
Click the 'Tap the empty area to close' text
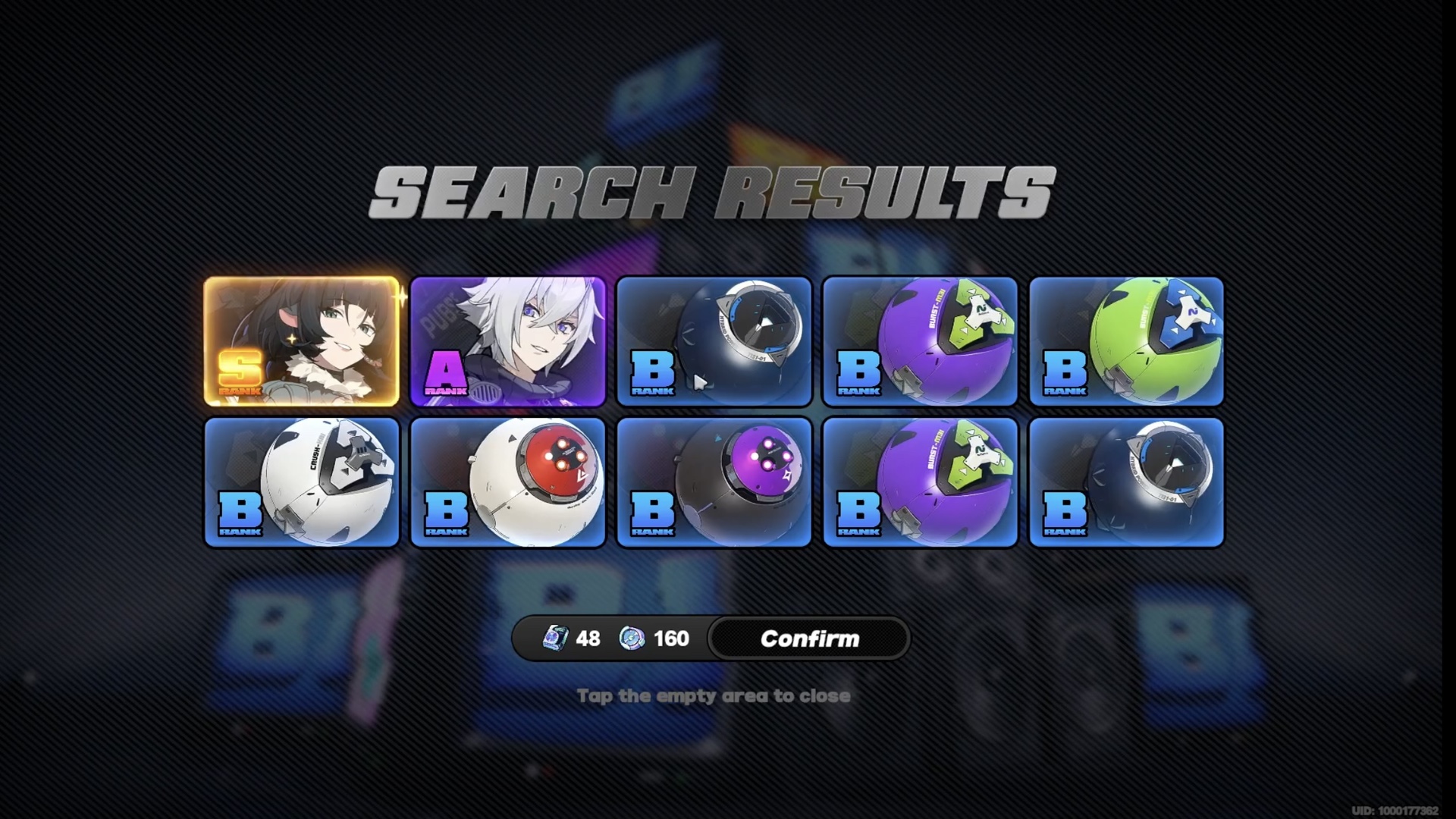(714, 695)
